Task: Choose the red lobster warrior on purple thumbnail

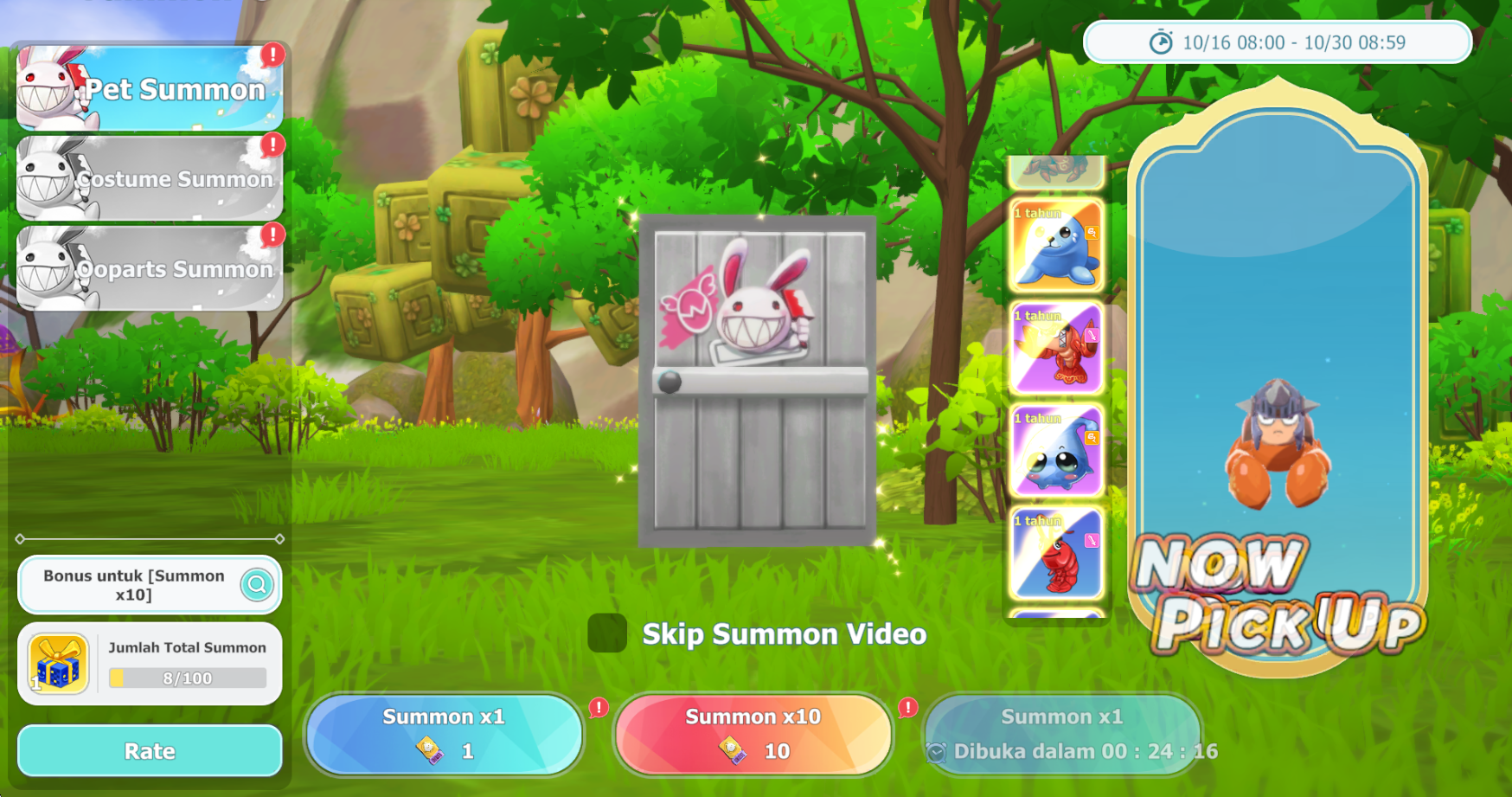Action: click(x=1056, y=348)
